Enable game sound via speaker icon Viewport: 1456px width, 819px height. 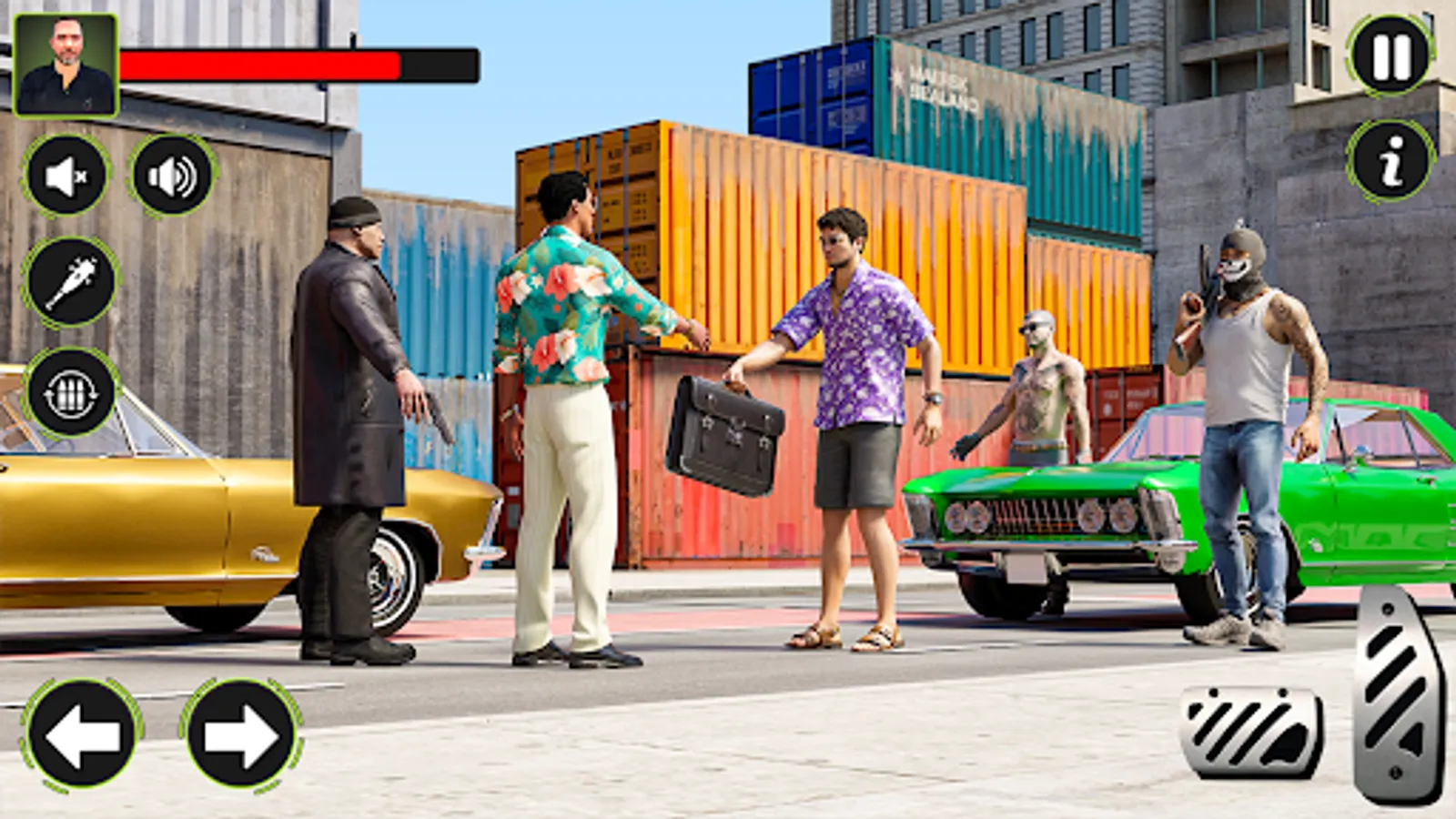(169, 173)
